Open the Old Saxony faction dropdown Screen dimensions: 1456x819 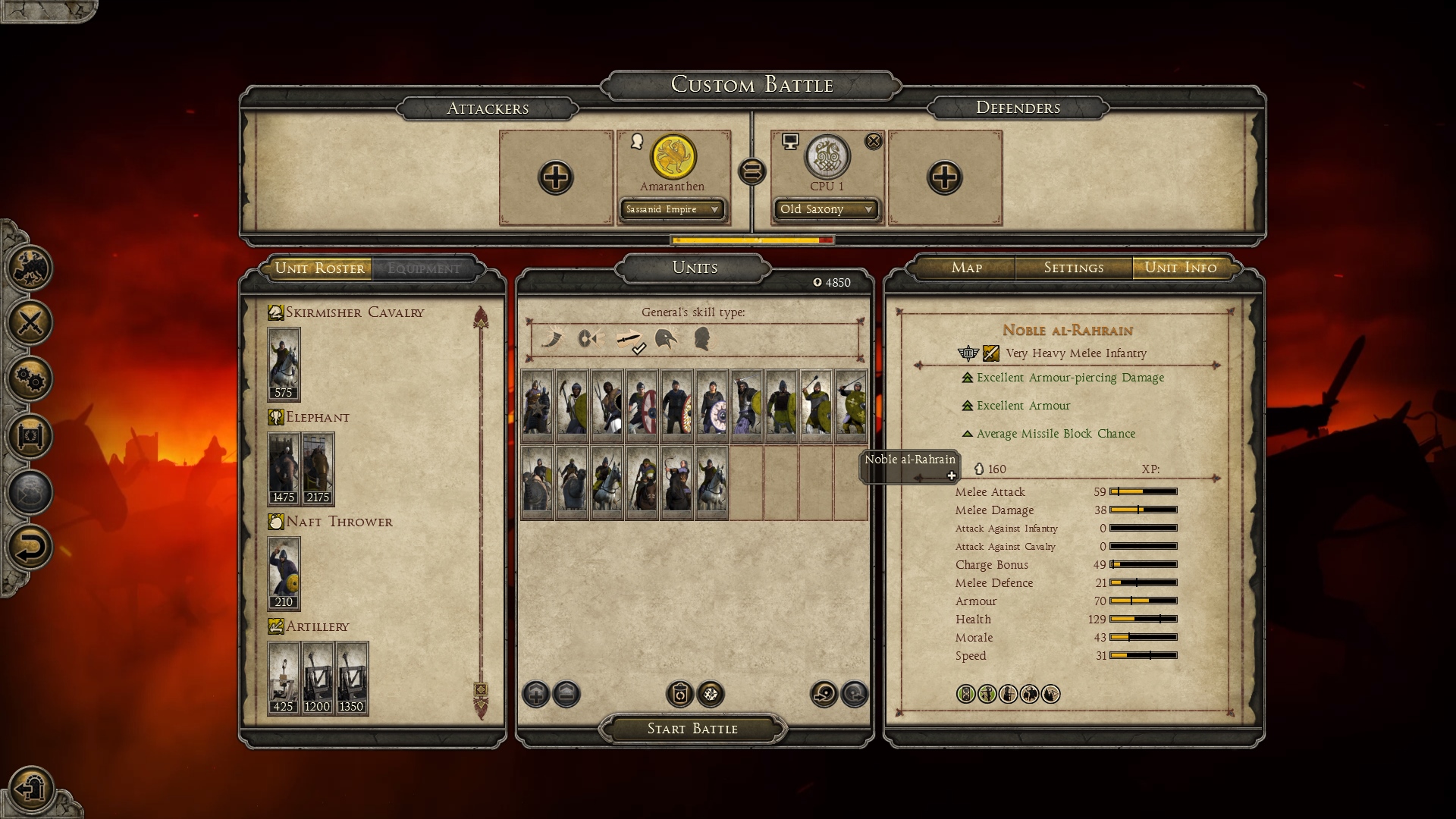coord(826,209)
